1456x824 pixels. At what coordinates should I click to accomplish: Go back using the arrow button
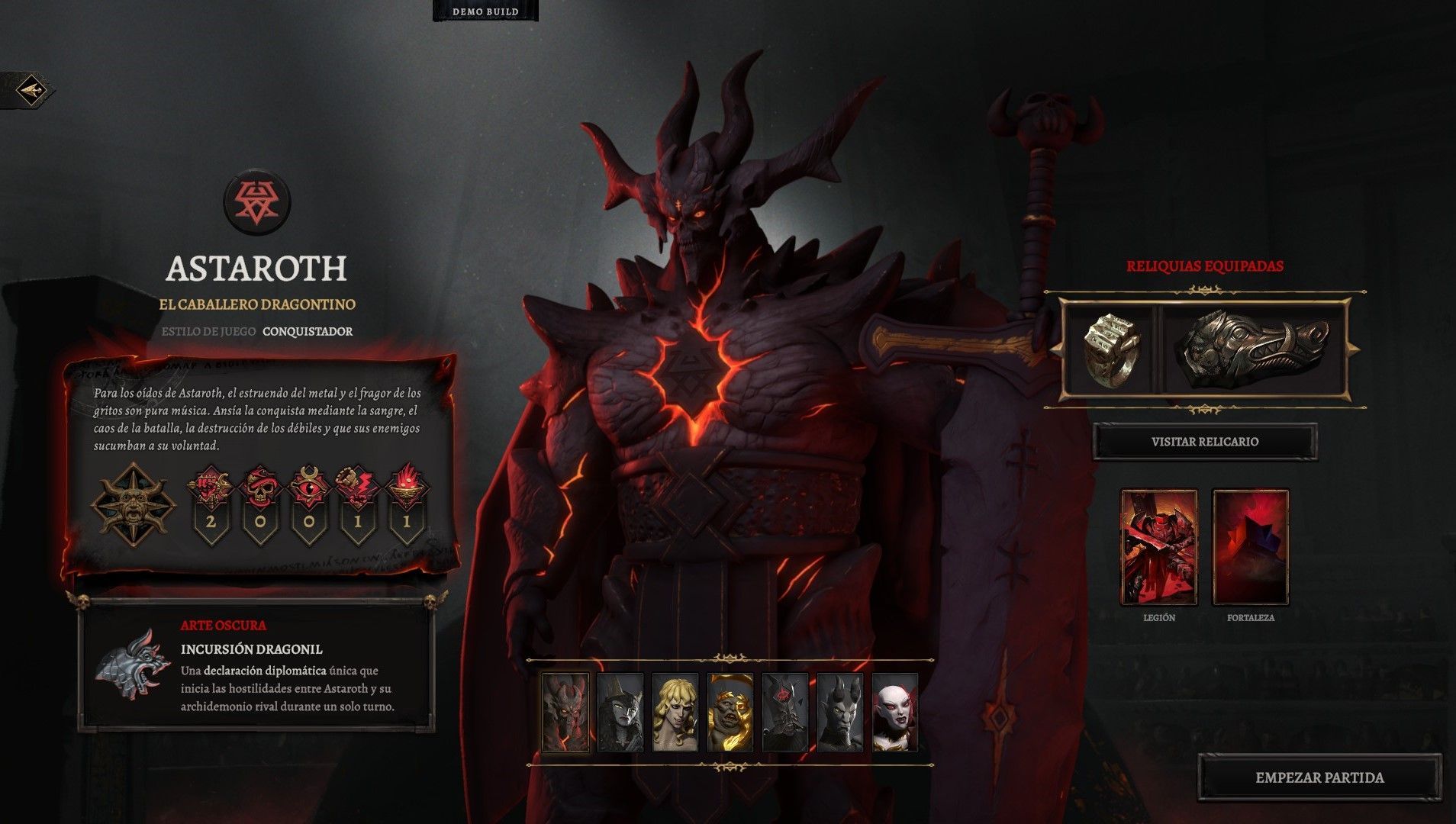(x=31, y=92)
